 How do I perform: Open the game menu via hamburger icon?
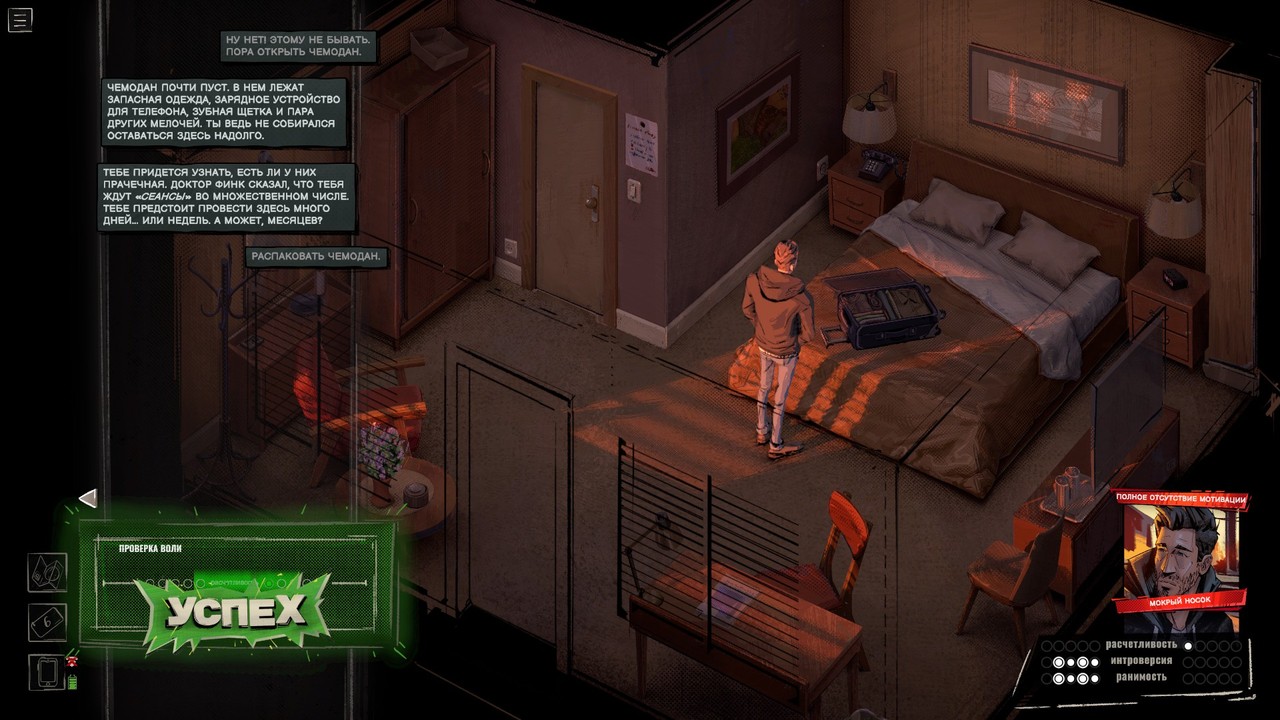[x=19, y=19]
